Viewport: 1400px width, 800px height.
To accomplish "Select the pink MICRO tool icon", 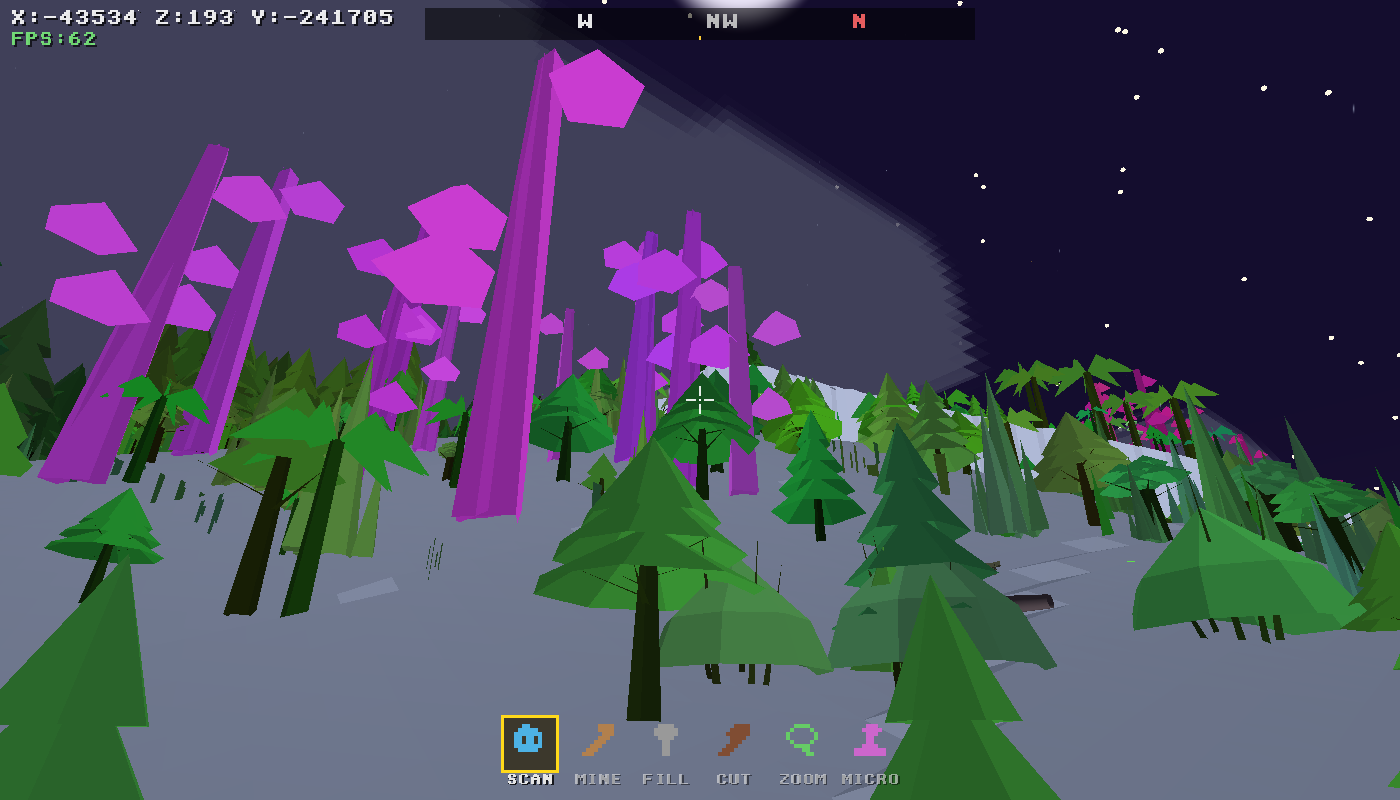I will [868, 741].
